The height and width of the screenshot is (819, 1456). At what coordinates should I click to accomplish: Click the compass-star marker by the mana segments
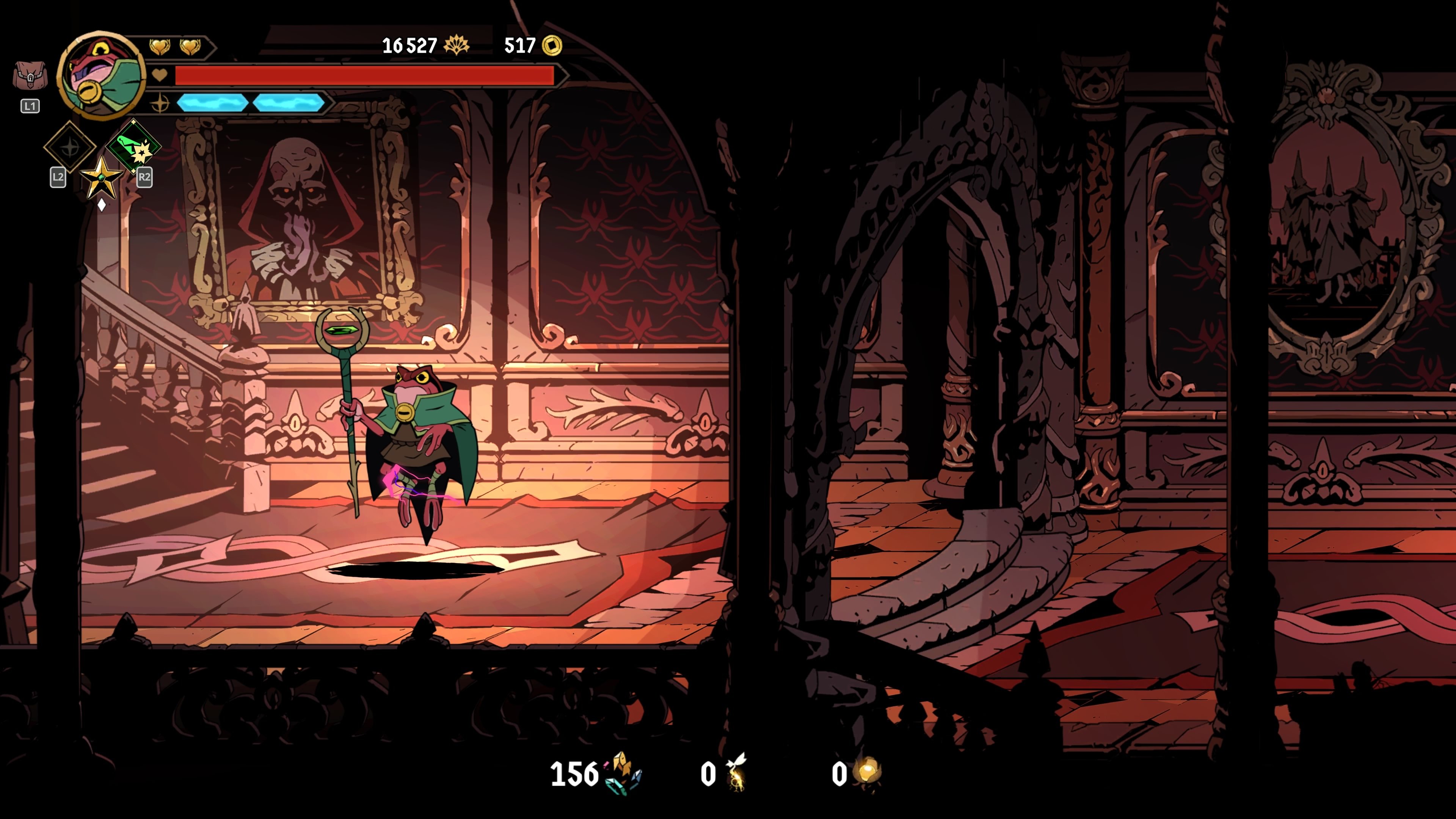click(160, 103)
